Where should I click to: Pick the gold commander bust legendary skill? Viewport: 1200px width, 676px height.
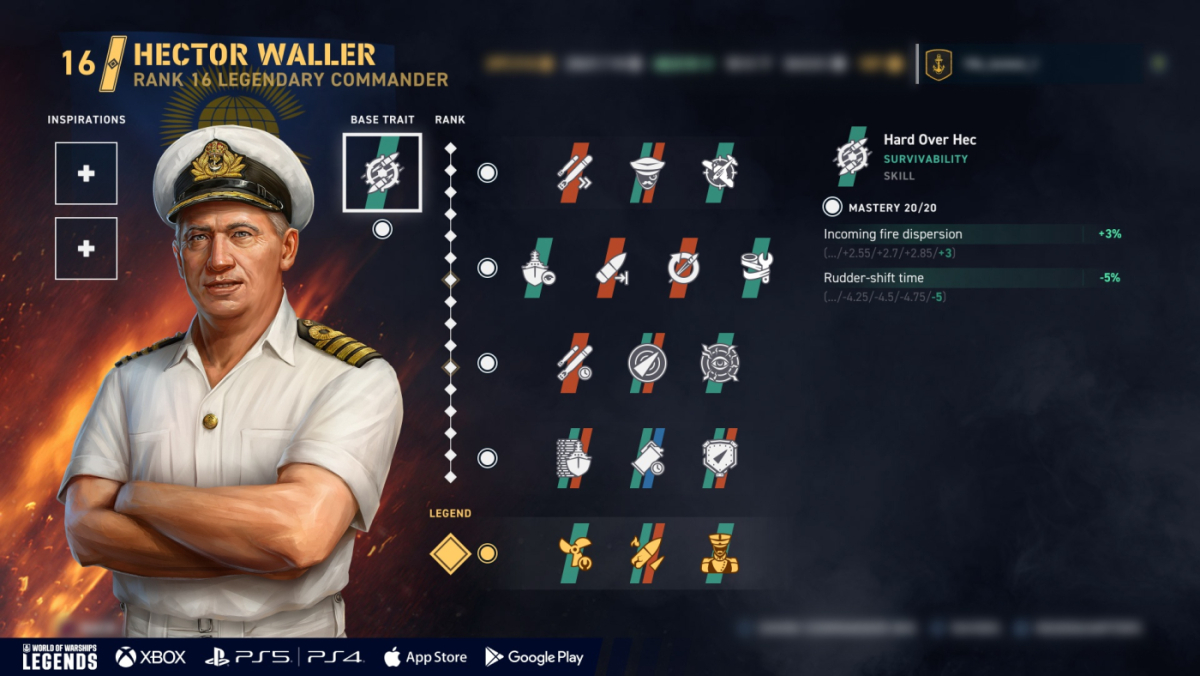coord(719,553)
